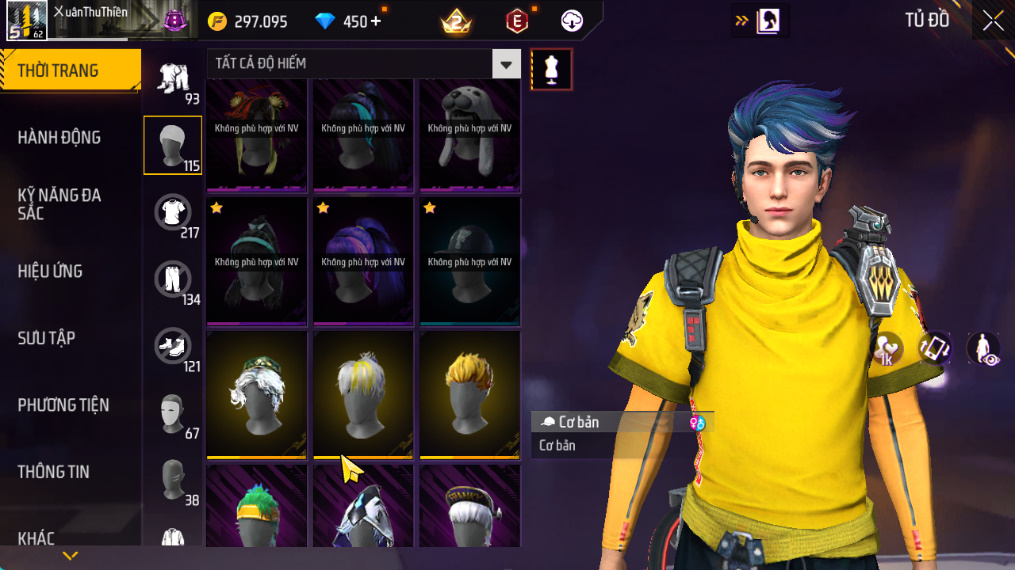The width and height of the screenshot is (1015, 570).
Task: Open the HÀNH ĐỘNG section
Action: pos(60,138)
